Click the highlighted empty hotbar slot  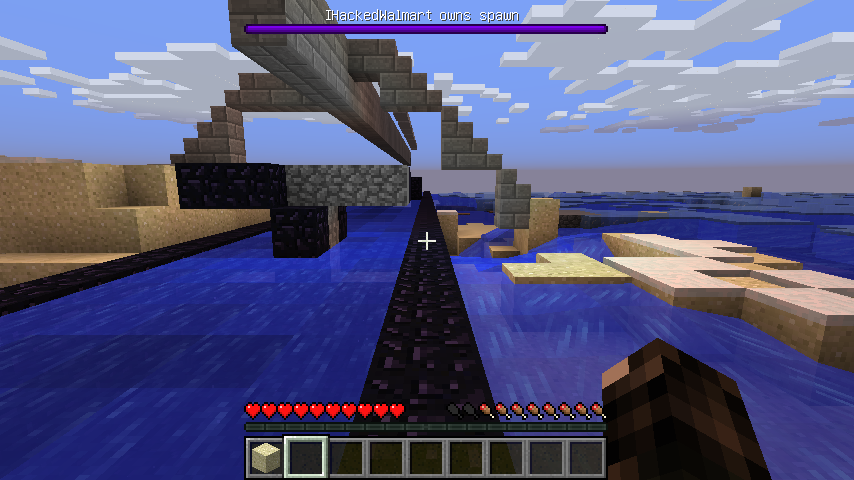(x=306, y=458)
